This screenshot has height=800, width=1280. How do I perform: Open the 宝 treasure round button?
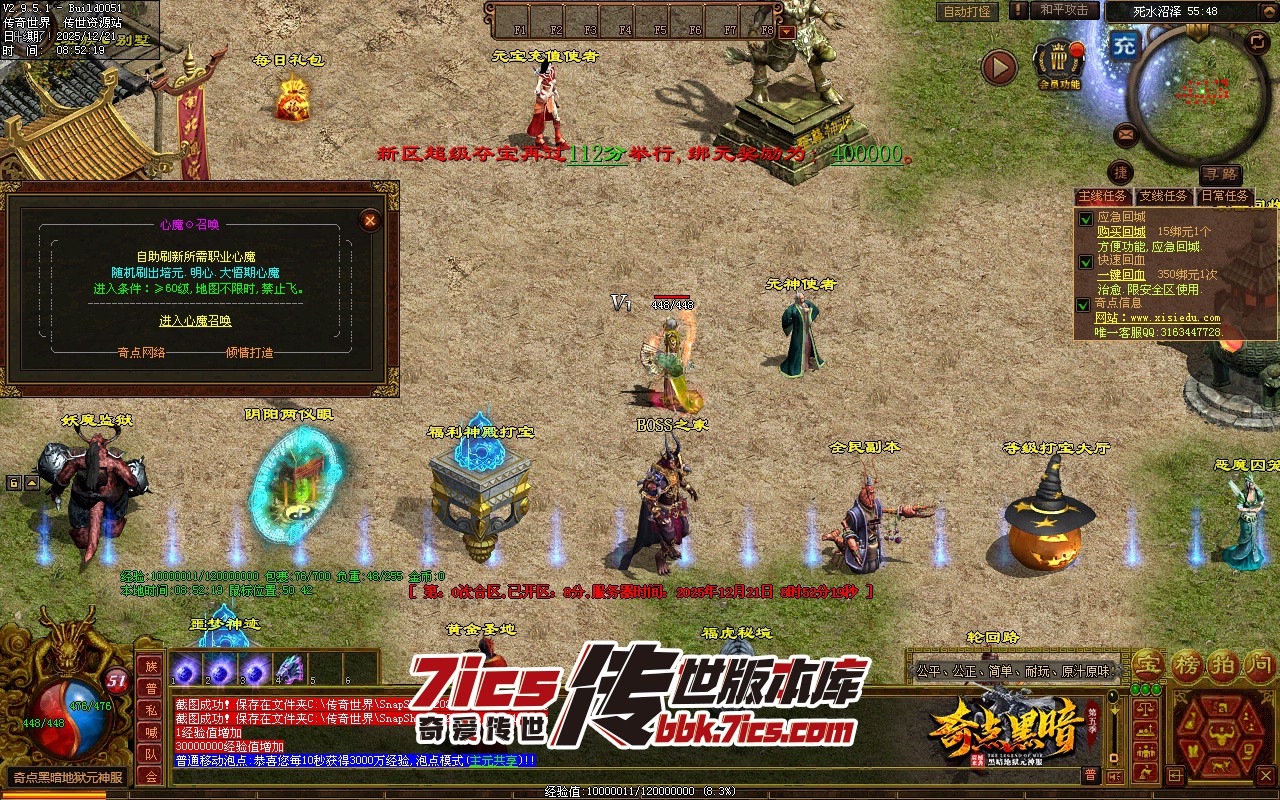coord(1149,663)
